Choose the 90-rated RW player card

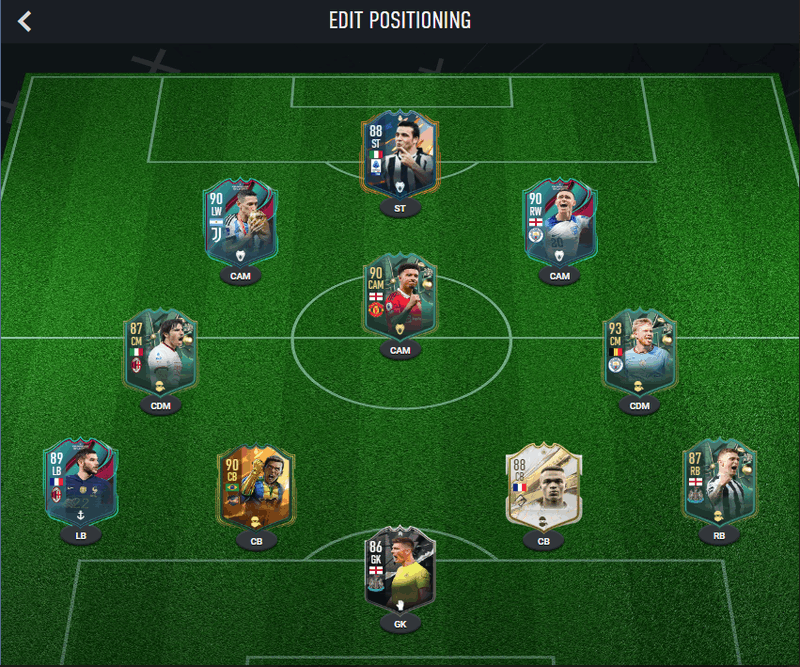point(560,222)
